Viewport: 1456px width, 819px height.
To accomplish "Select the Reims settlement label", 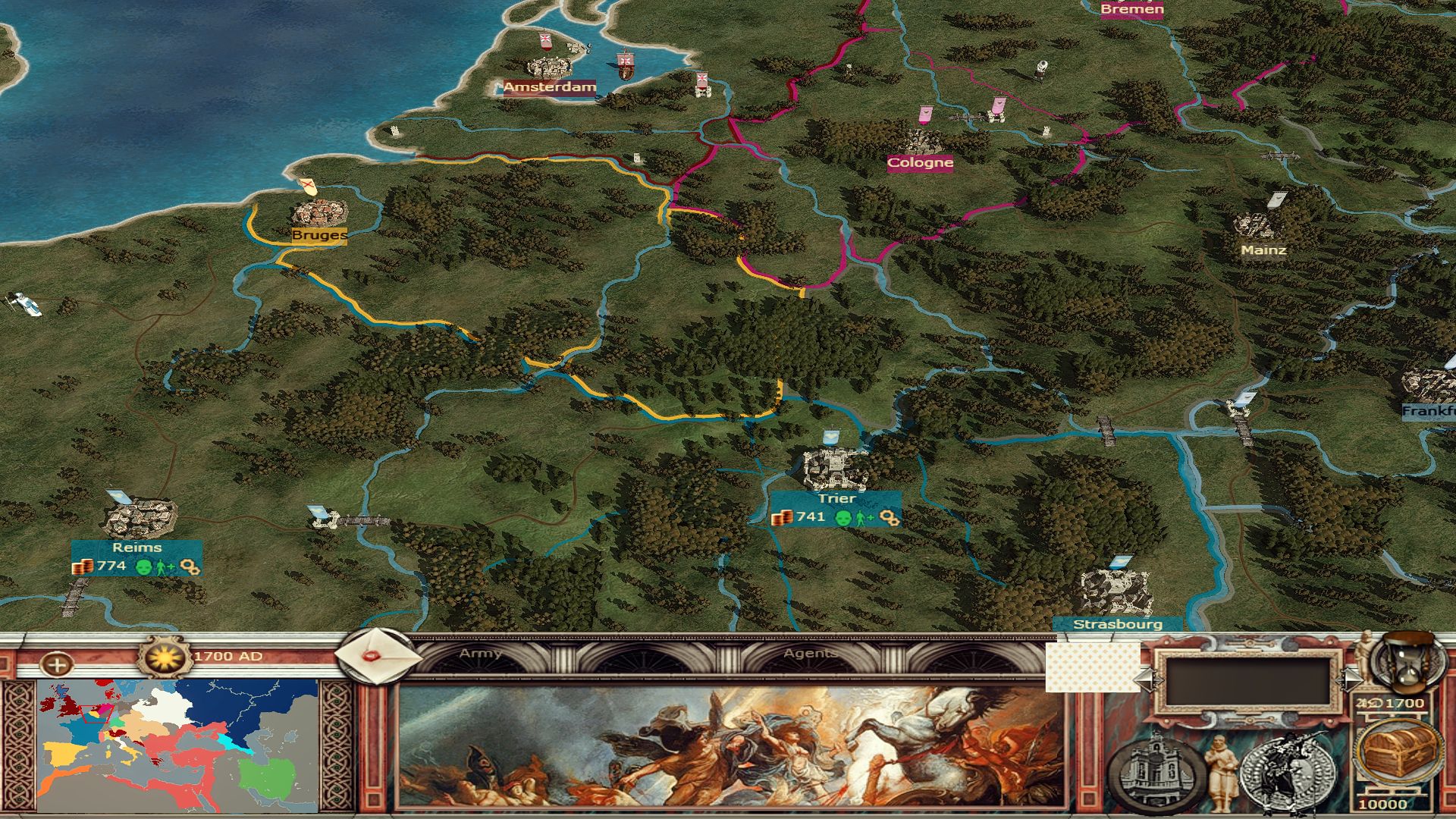I will (x=136, y=548).
